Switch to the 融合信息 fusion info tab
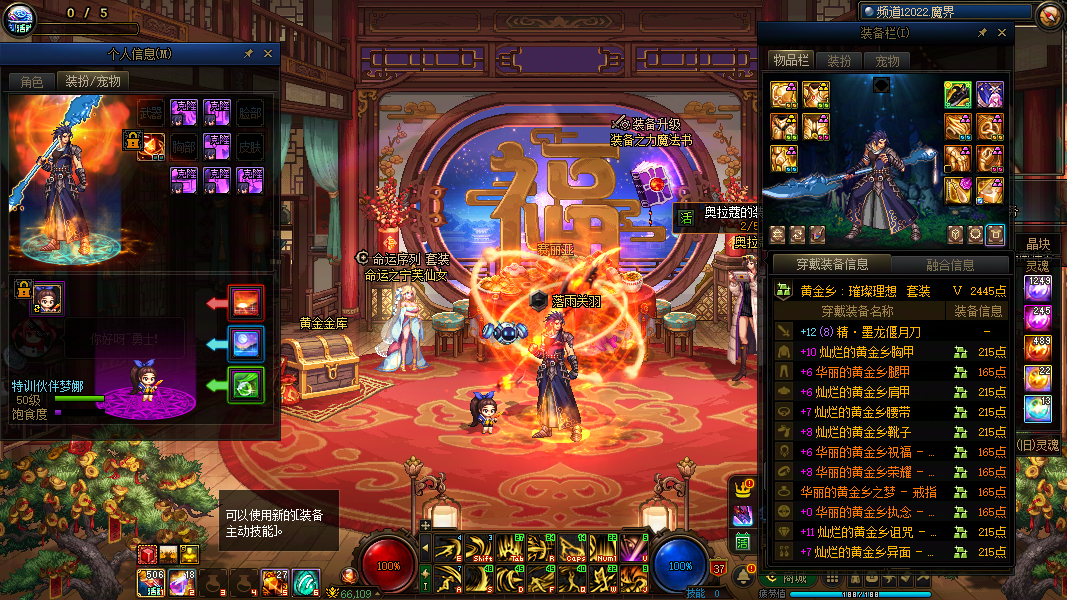Screen dimensions: 1067x600 pyautogui.click(x=949, y=265)
